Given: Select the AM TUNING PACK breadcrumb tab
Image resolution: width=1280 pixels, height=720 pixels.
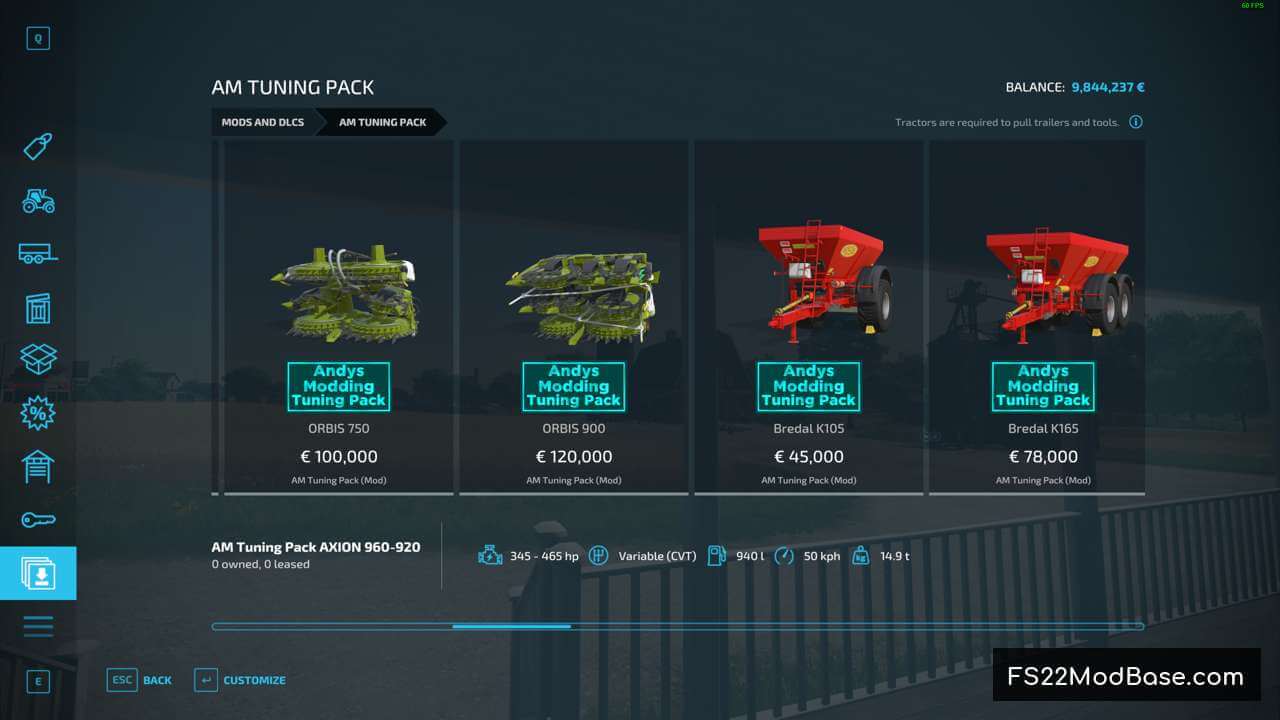Looking at the screenshot, I should (x=383, y=122).
